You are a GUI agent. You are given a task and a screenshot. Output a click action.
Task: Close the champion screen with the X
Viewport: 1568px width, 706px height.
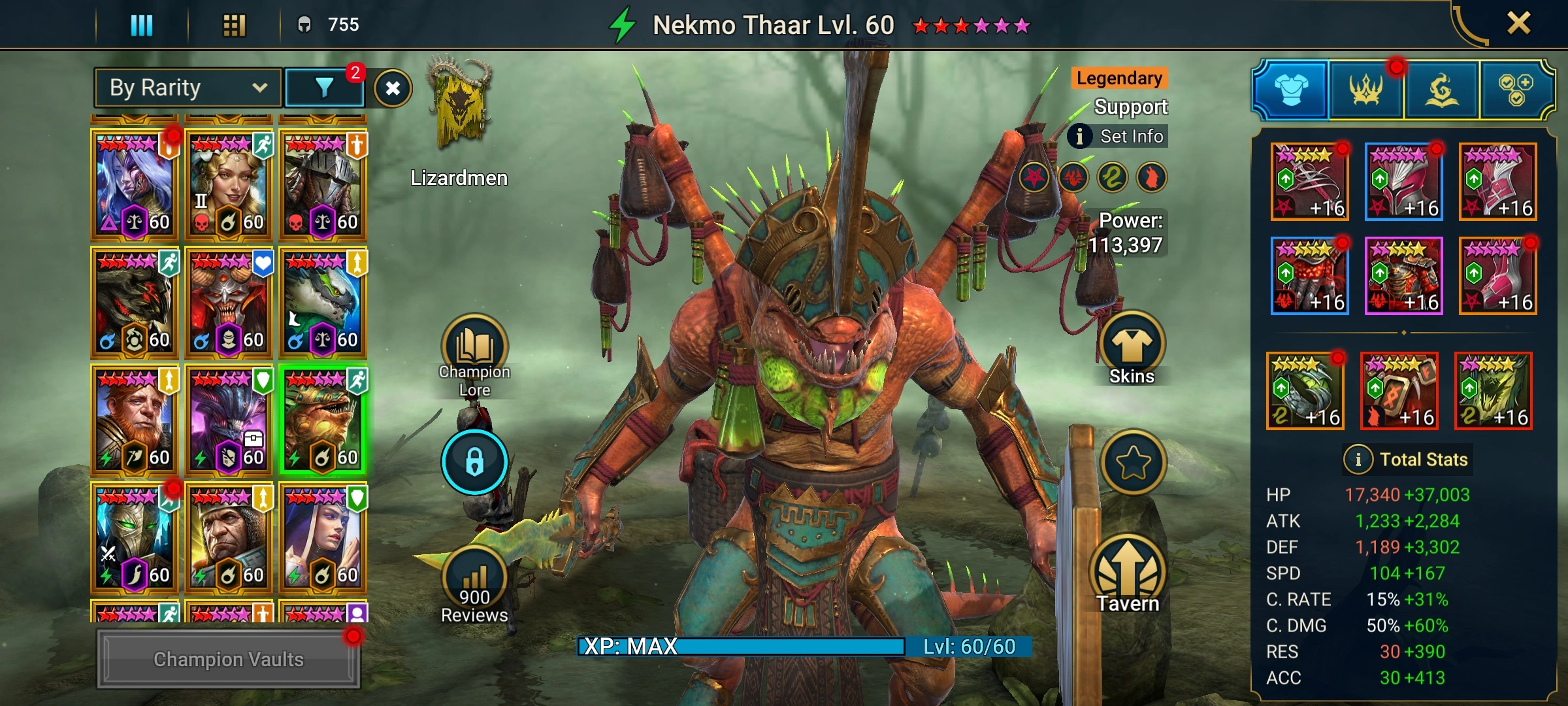(1518, 24)
